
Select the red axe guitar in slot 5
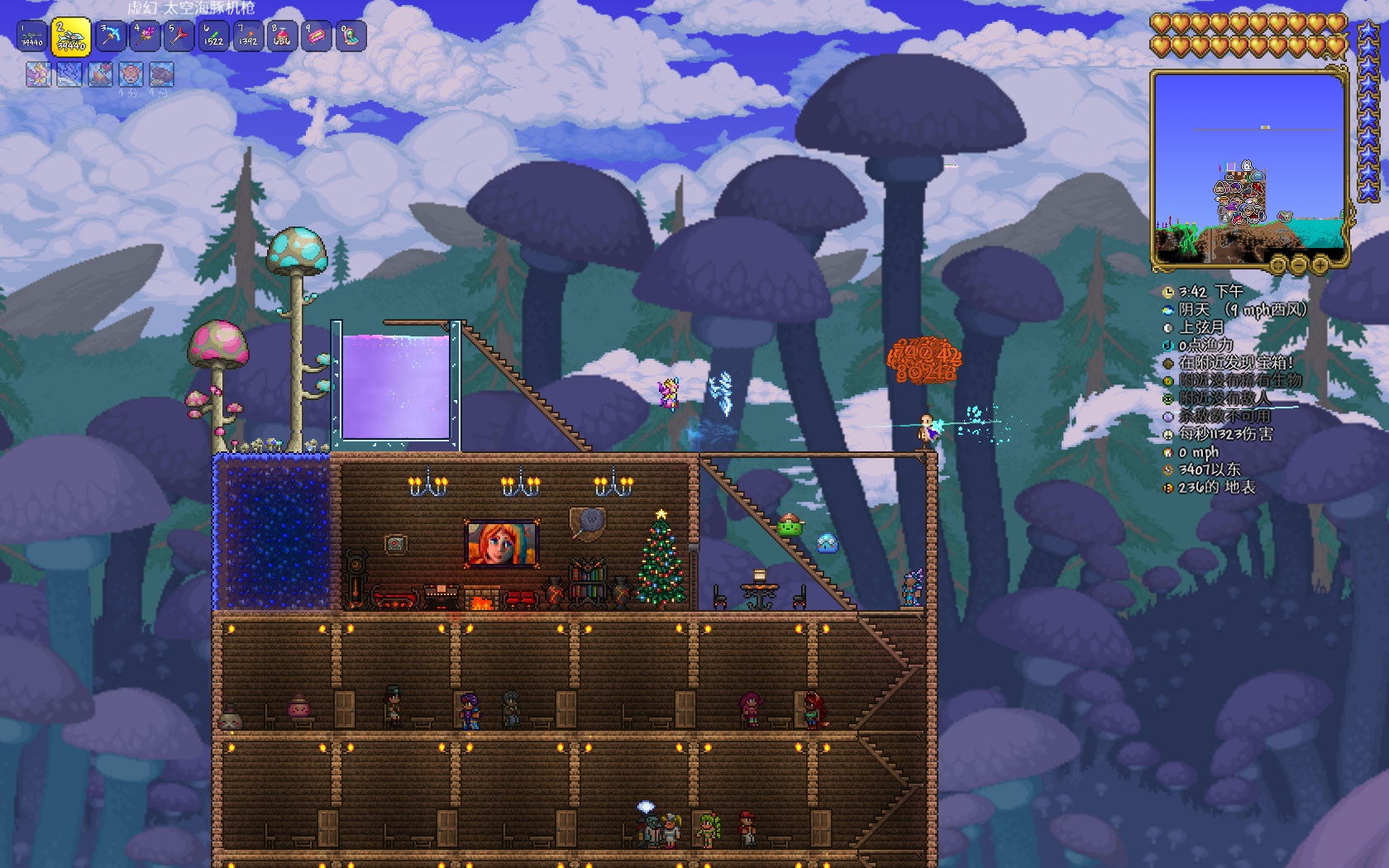pyautogui.click(x=179, y=36)
